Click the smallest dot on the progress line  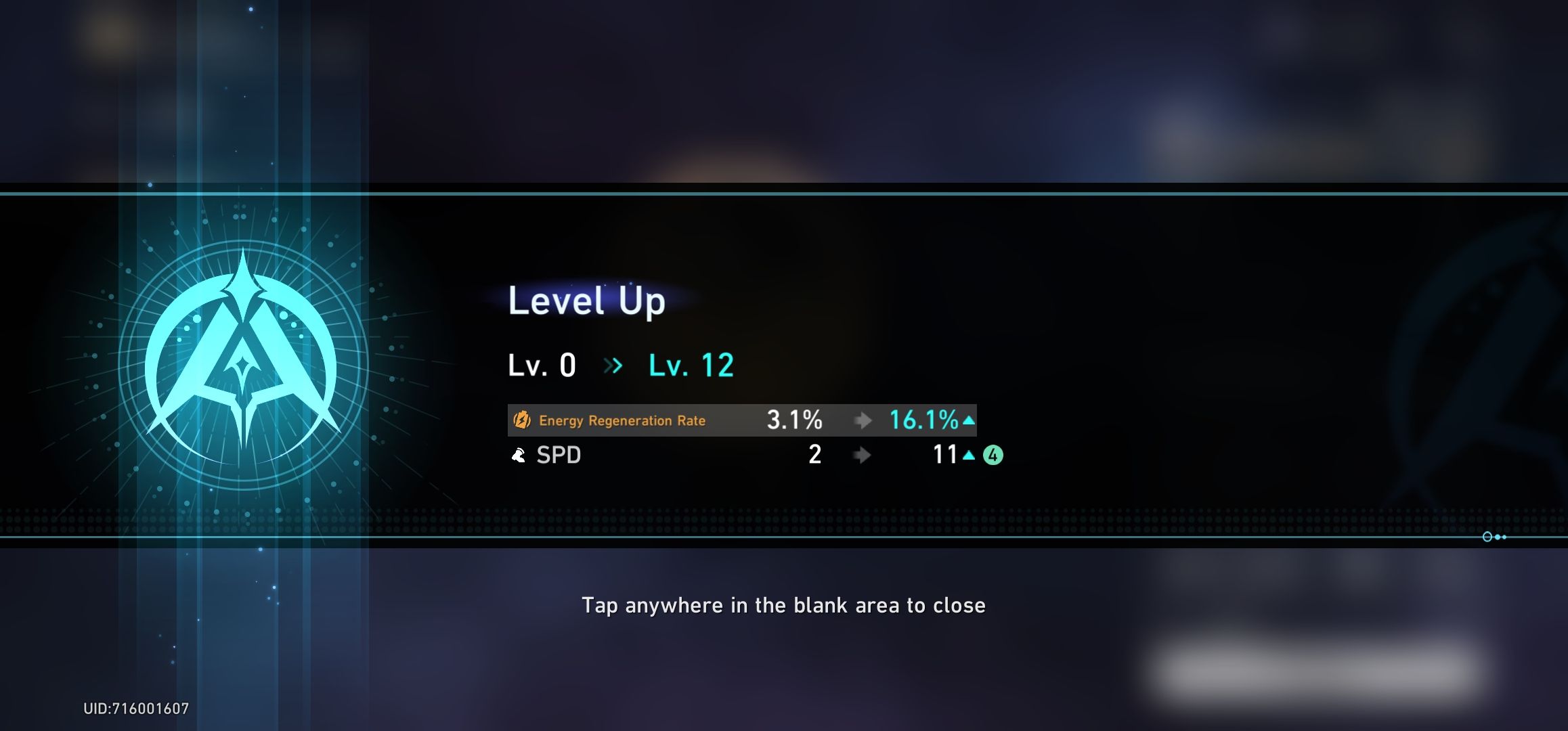[x=1504, y=537]
